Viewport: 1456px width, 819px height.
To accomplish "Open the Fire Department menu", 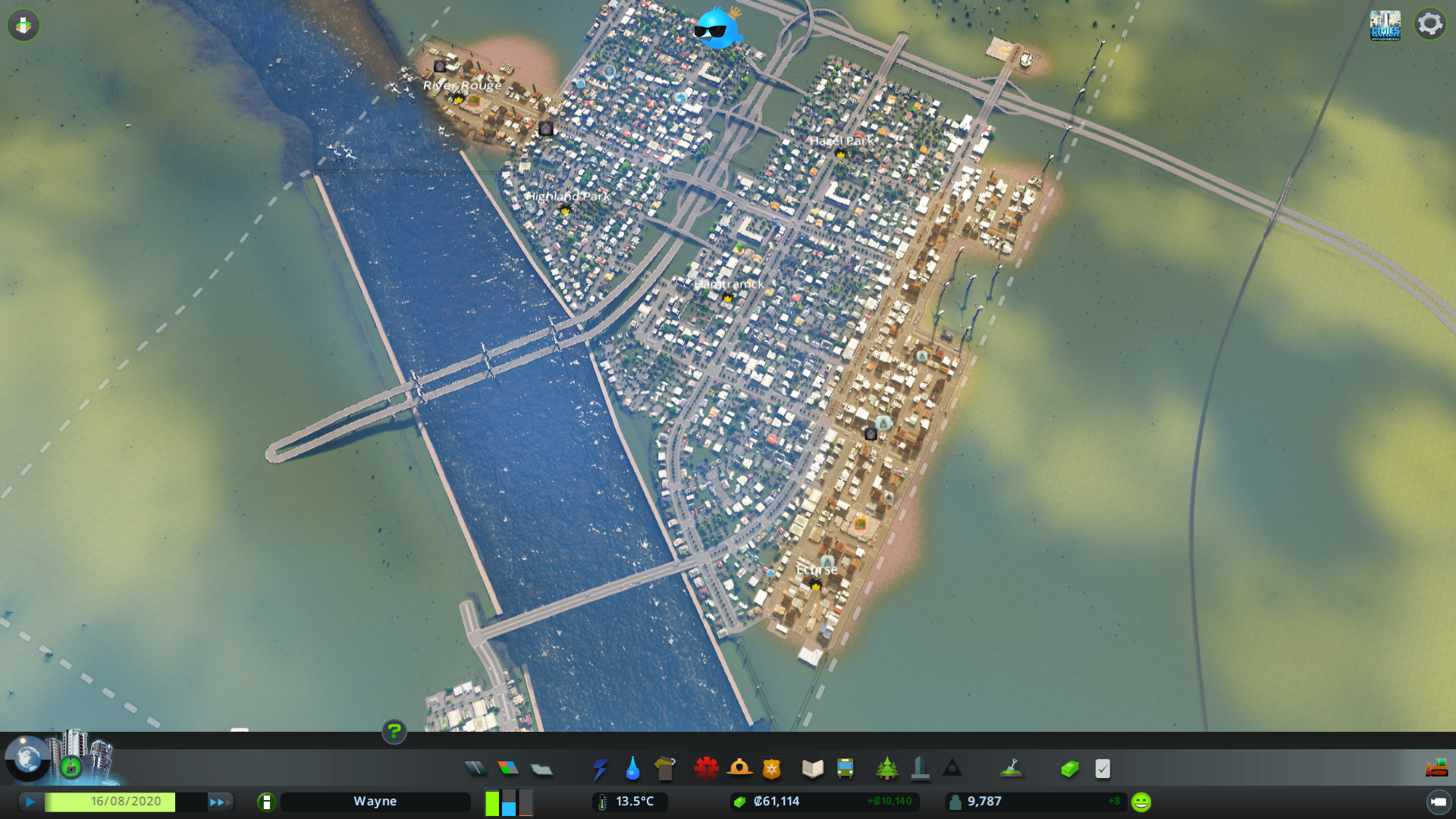I will point(741,768).
